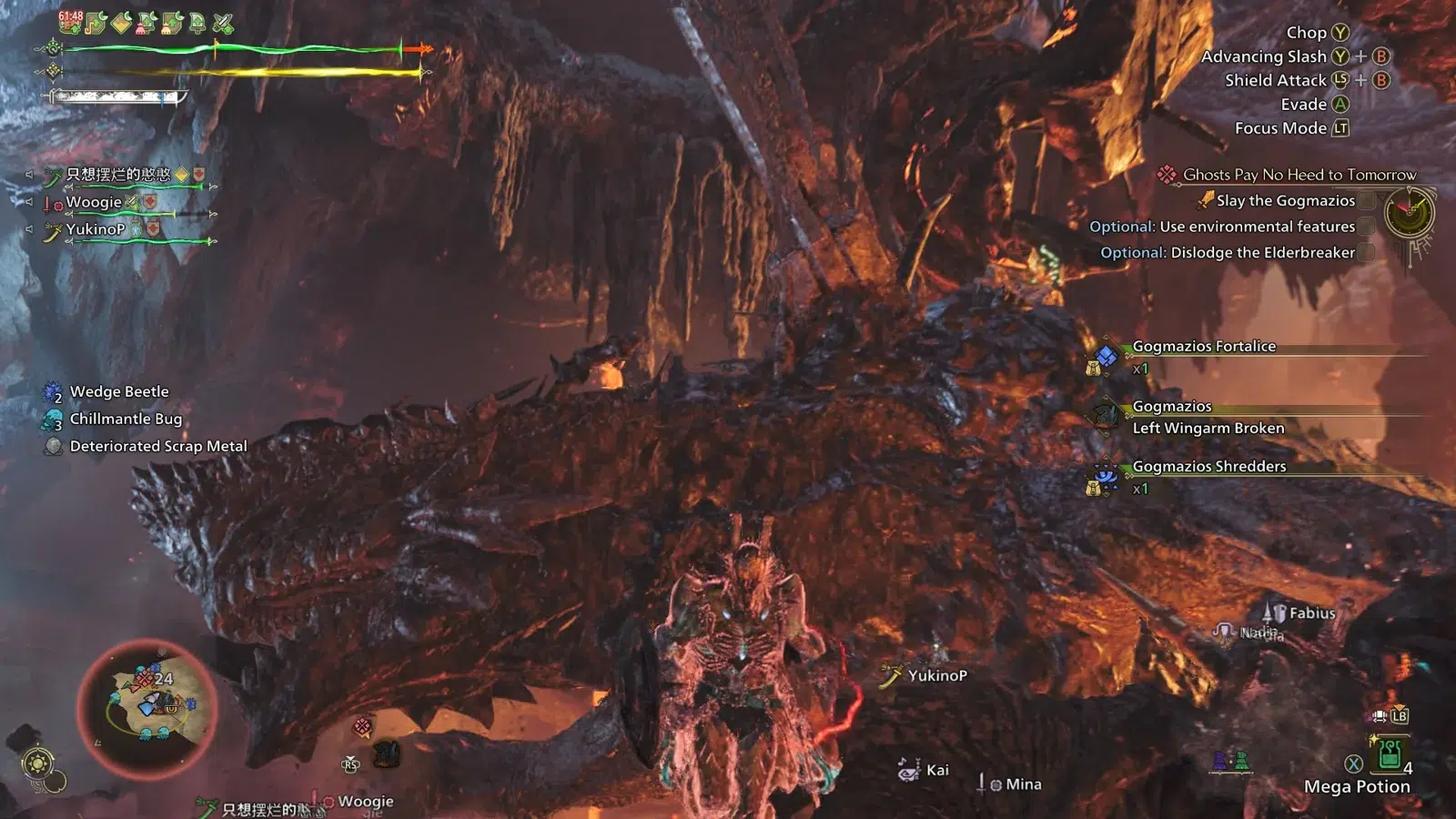Click the Gogmazios Fortalice reward notification
1456x819 pixels.
point(1203,347)
